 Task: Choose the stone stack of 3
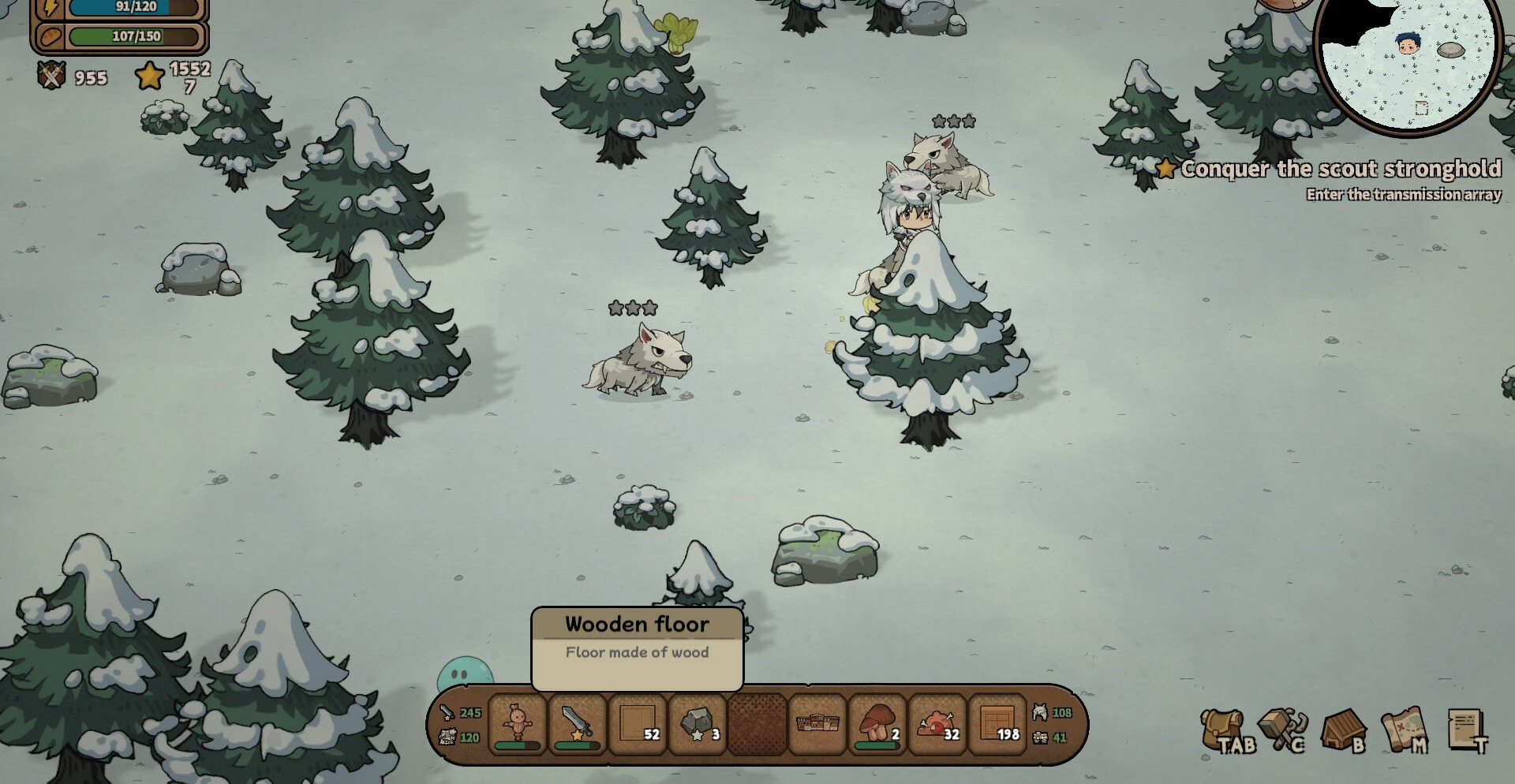698,724
